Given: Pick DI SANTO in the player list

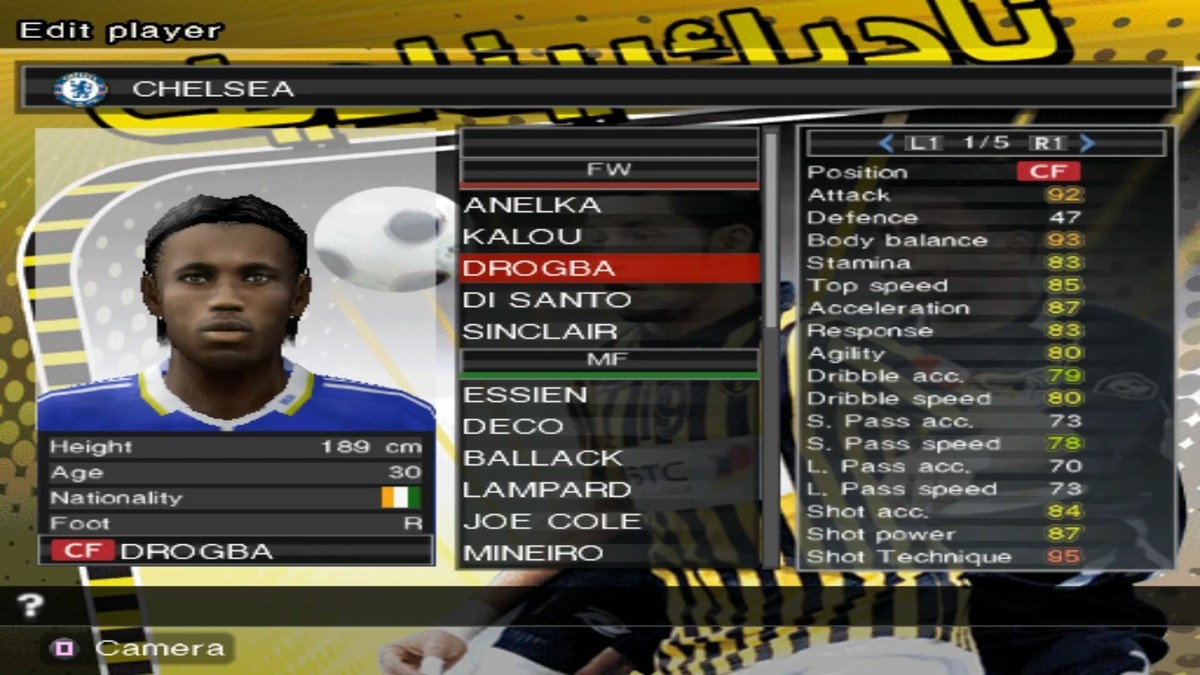Looking at the screenshot, I should 547,300.
